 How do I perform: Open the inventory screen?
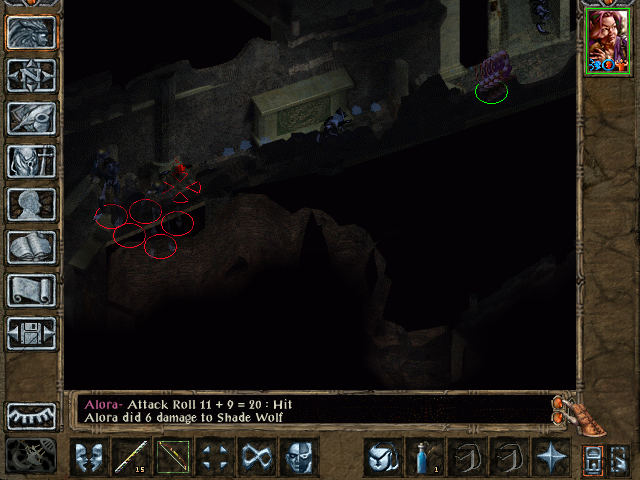tap(32, 161)
